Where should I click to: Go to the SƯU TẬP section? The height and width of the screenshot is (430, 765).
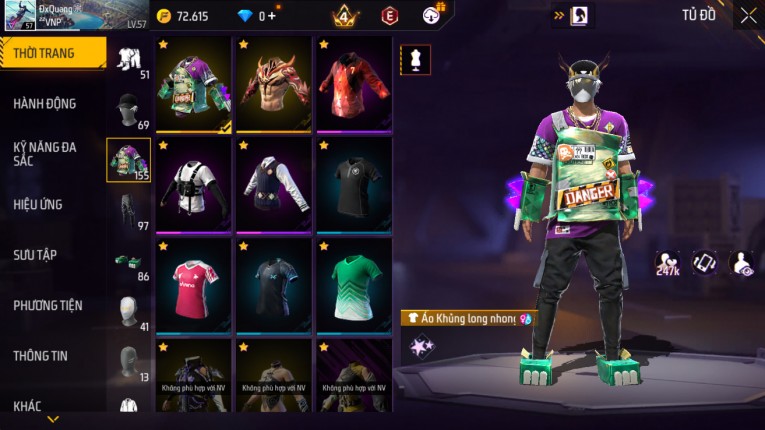(35, 255)
